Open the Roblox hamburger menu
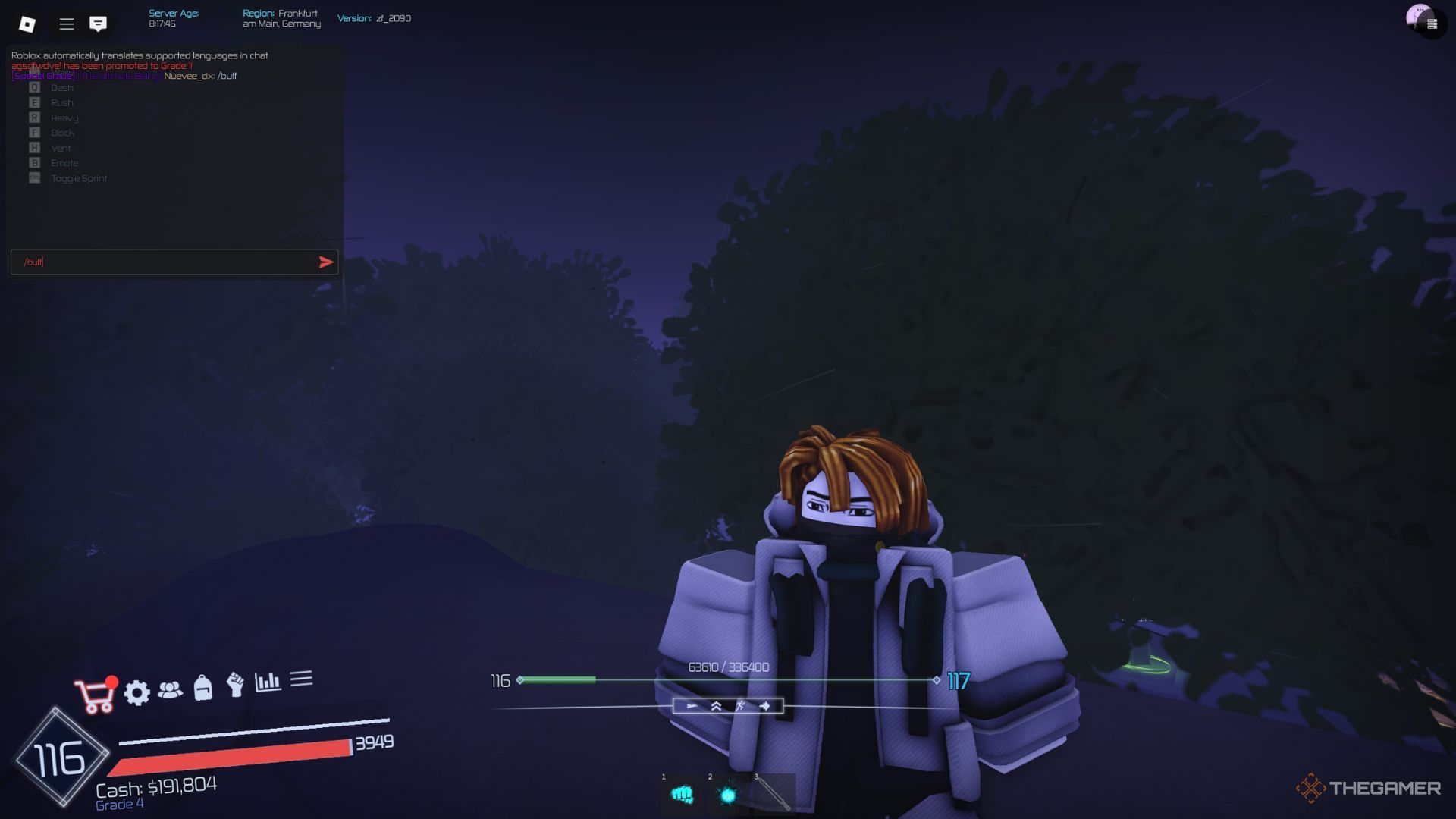 coord(67,24)
